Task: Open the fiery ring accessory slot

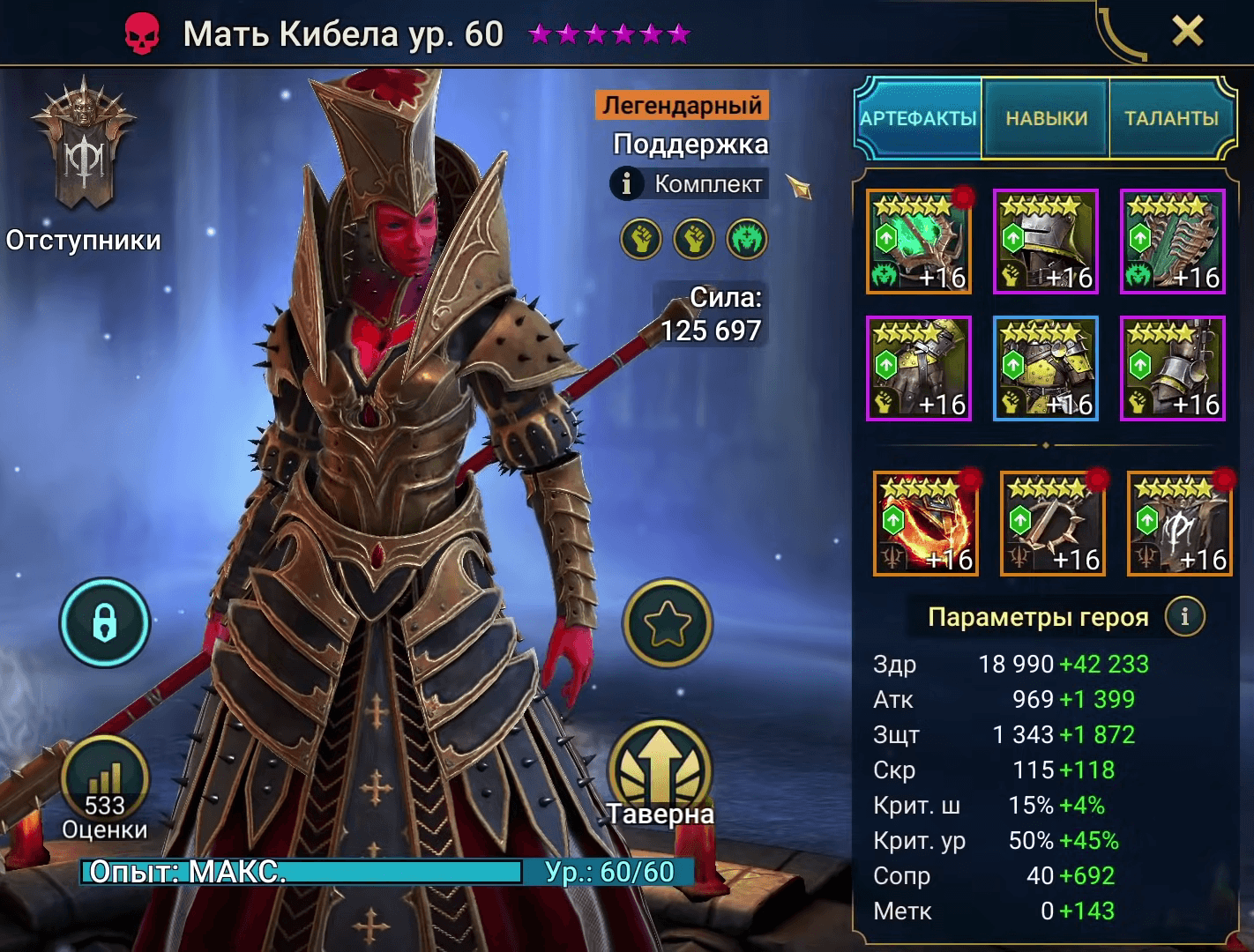Action: pyautogui.click(x=925, y=524)
